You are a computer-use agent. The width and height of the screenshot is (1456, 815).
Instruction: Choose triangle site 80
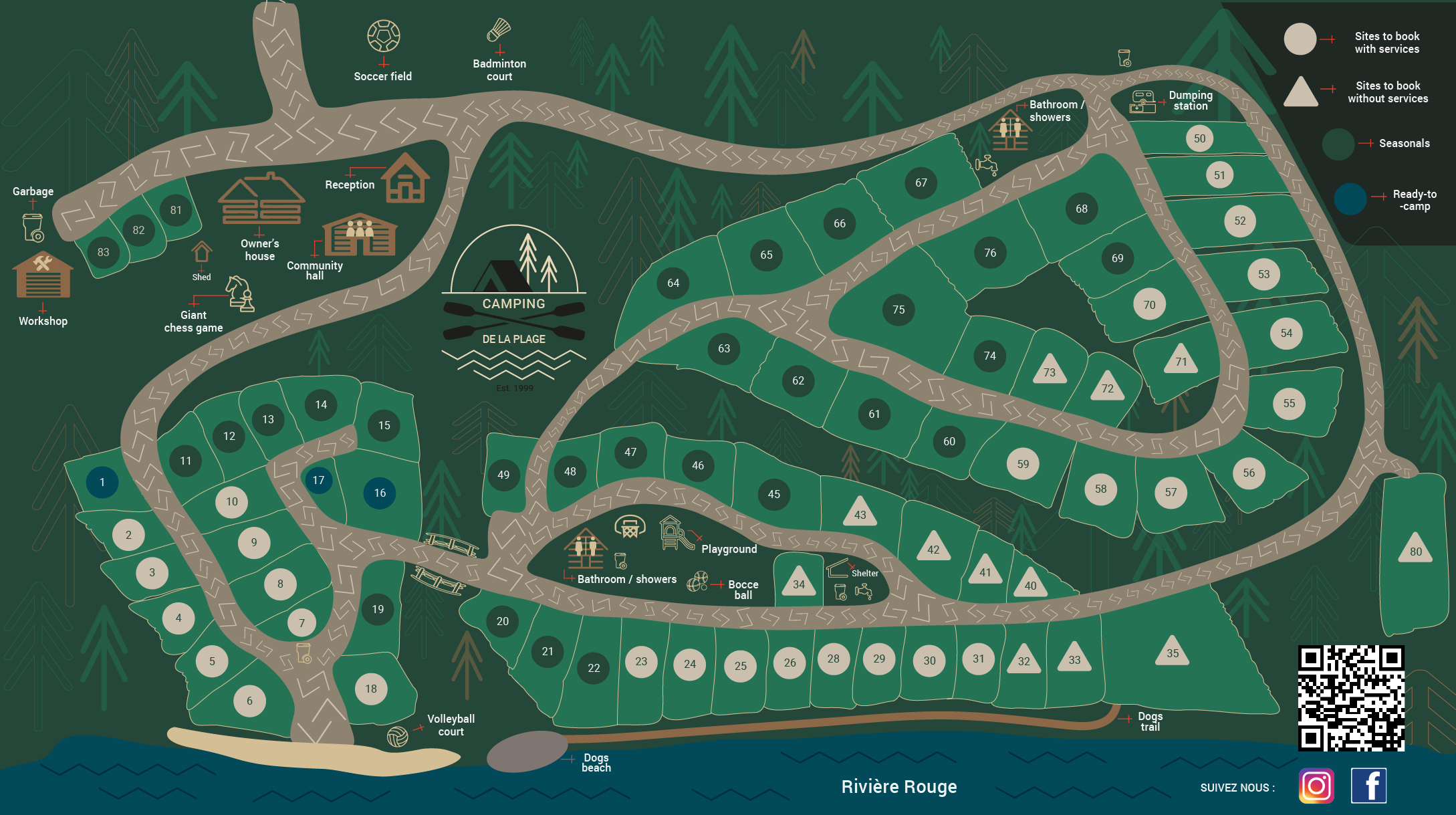(x=1415, y=550)
